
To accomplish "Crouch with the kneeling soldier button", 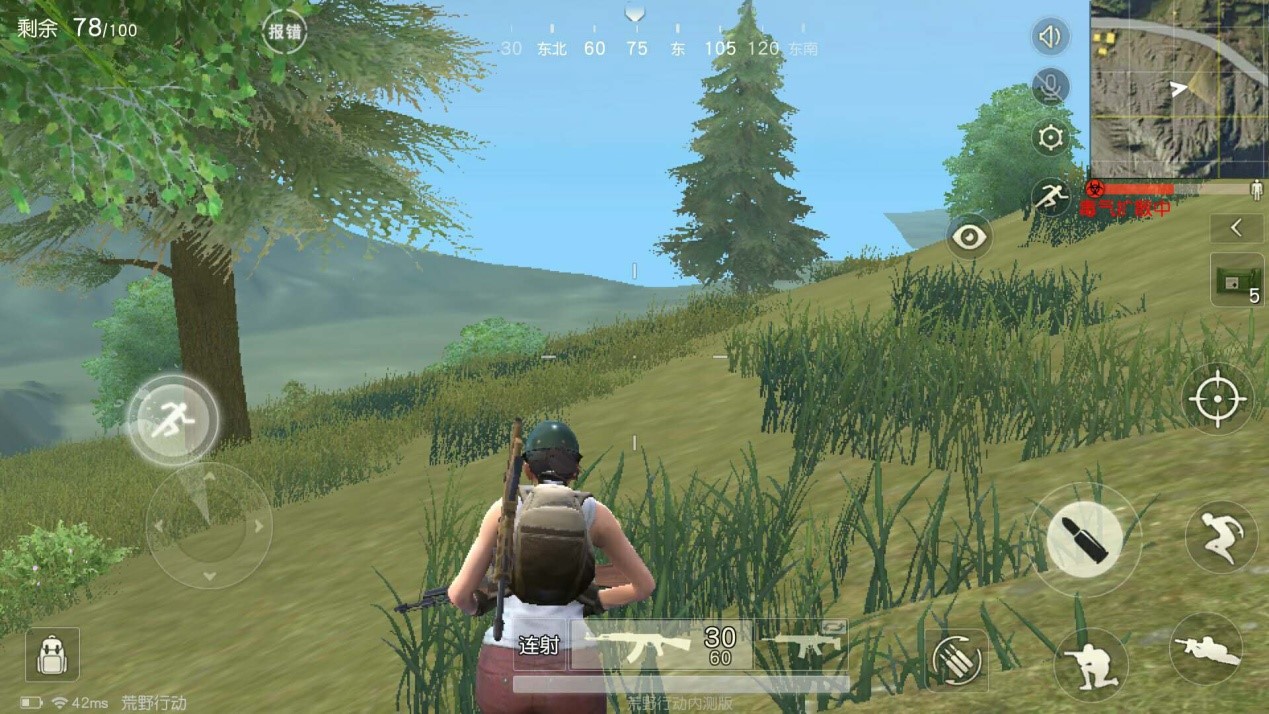I will tap(1090, 664).
